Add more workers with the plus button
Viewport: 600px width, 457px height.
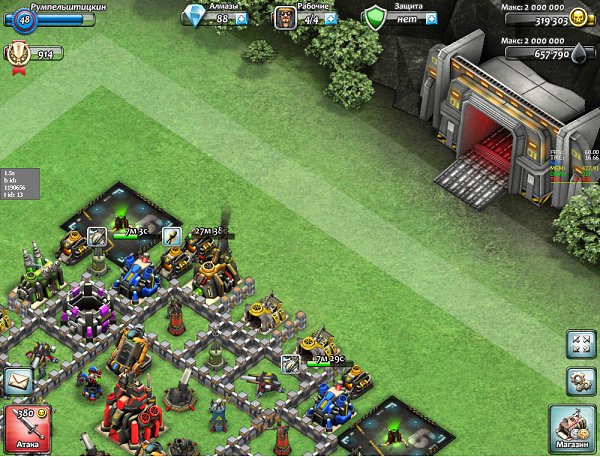[328, 19]
